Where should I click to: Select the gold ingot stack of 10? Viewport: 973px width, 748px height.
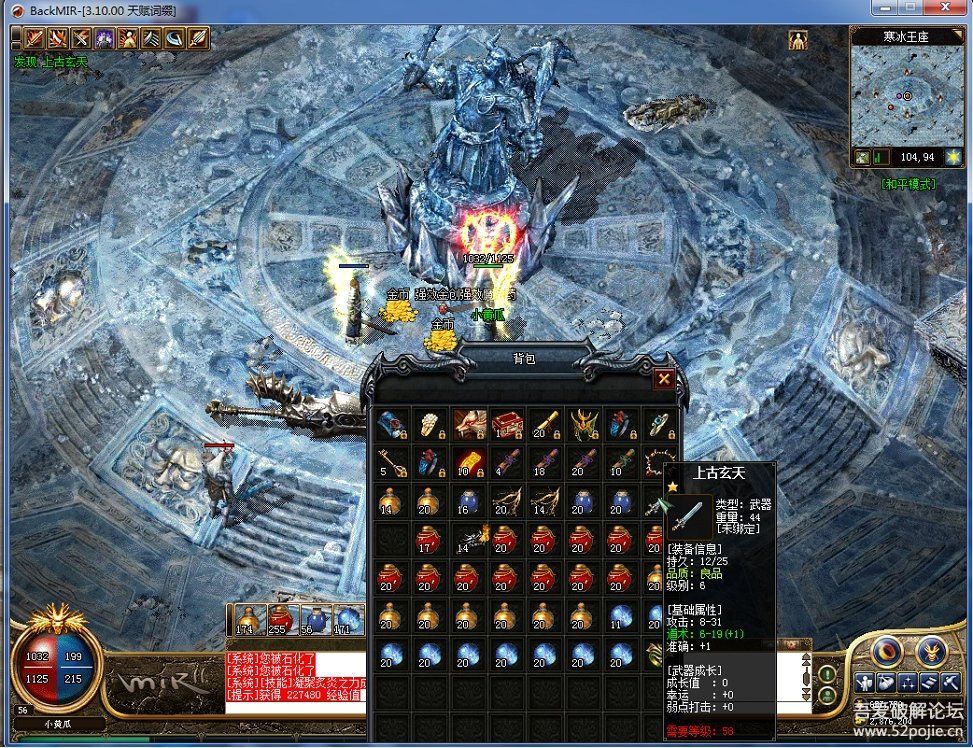point(469,462)
